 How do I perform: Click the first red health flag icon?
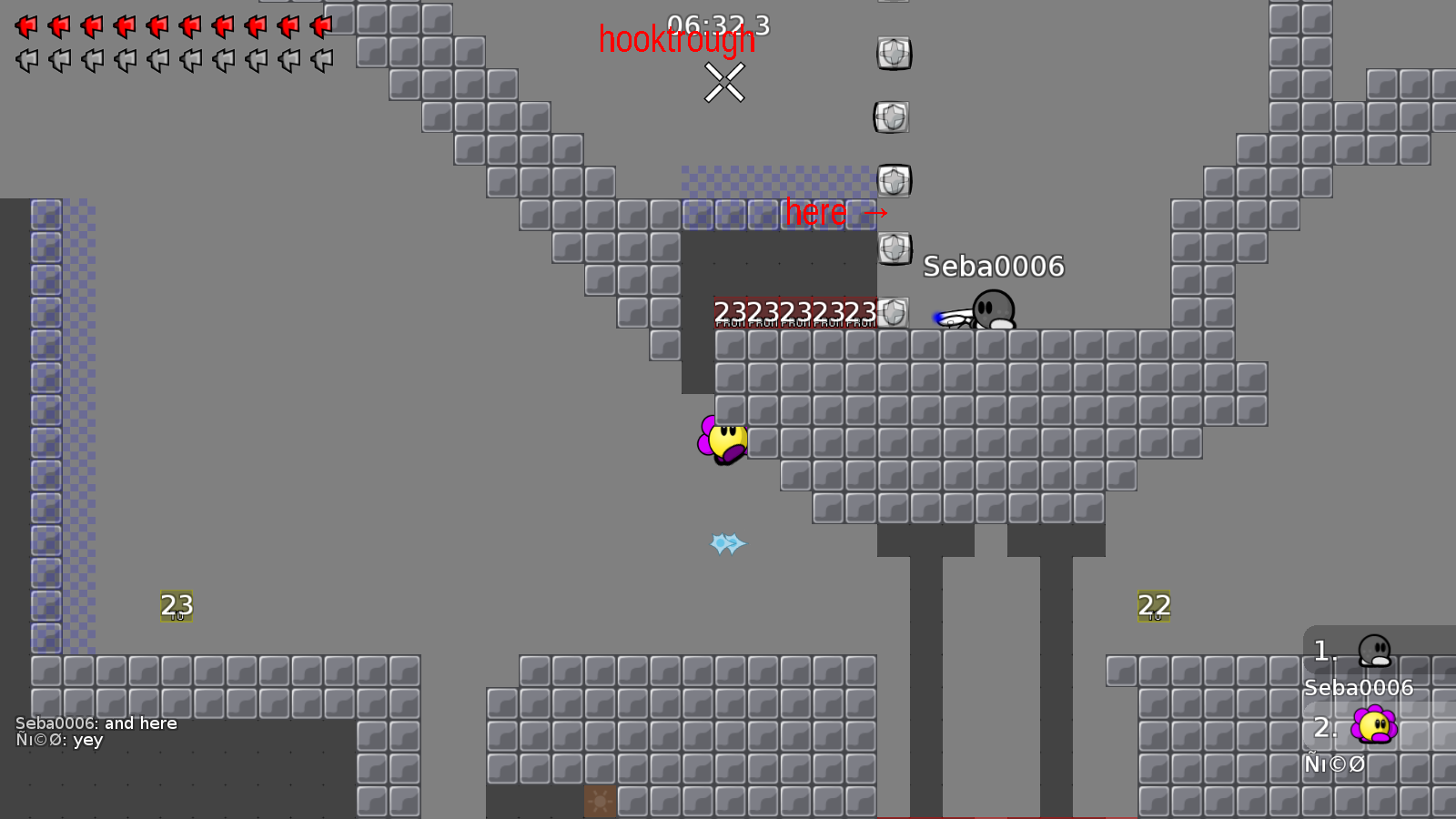tap(25, 25)
